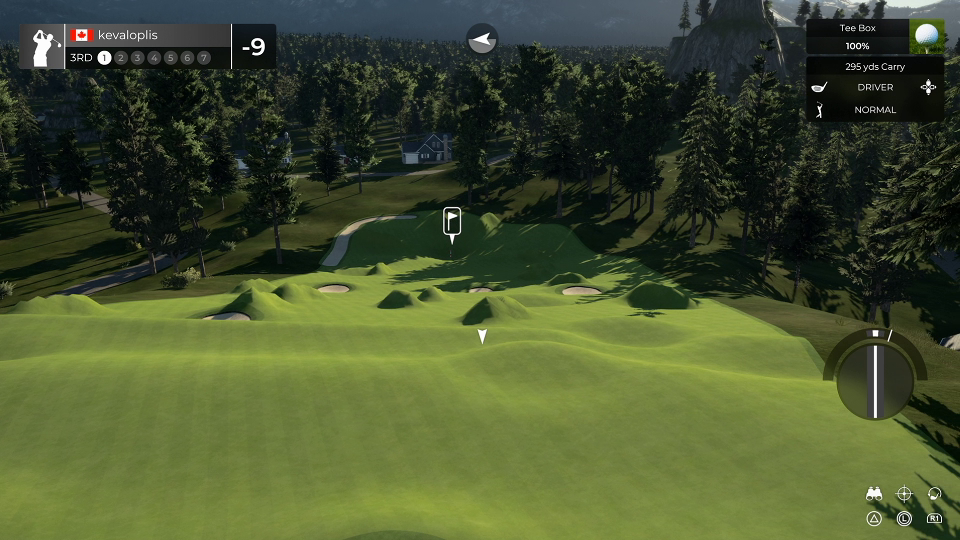Change the NORMAL shot type
960x540 pixels.
[875, 110]
